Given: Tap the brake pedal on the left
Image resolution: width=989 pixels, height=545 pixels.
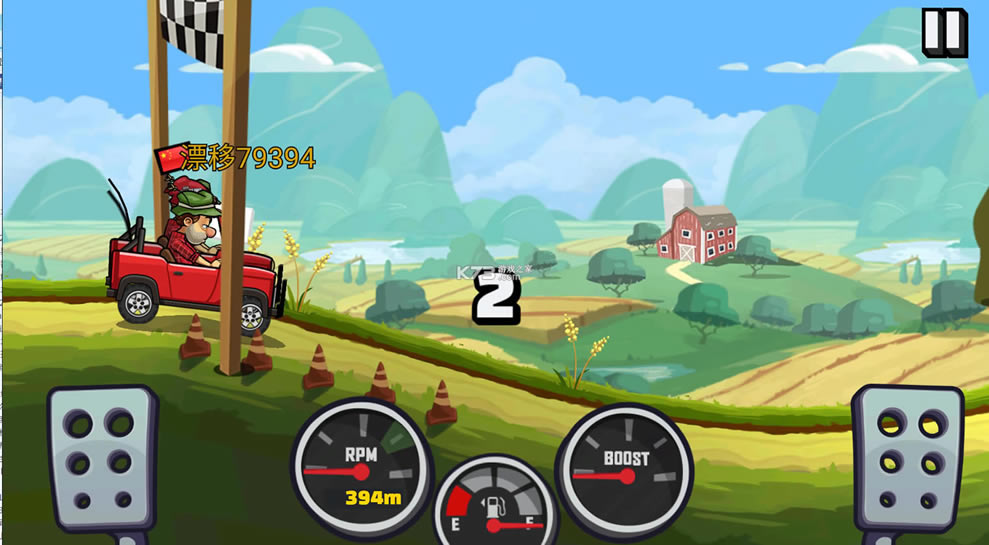Looking at the screenshot, I should pos(101,460).
